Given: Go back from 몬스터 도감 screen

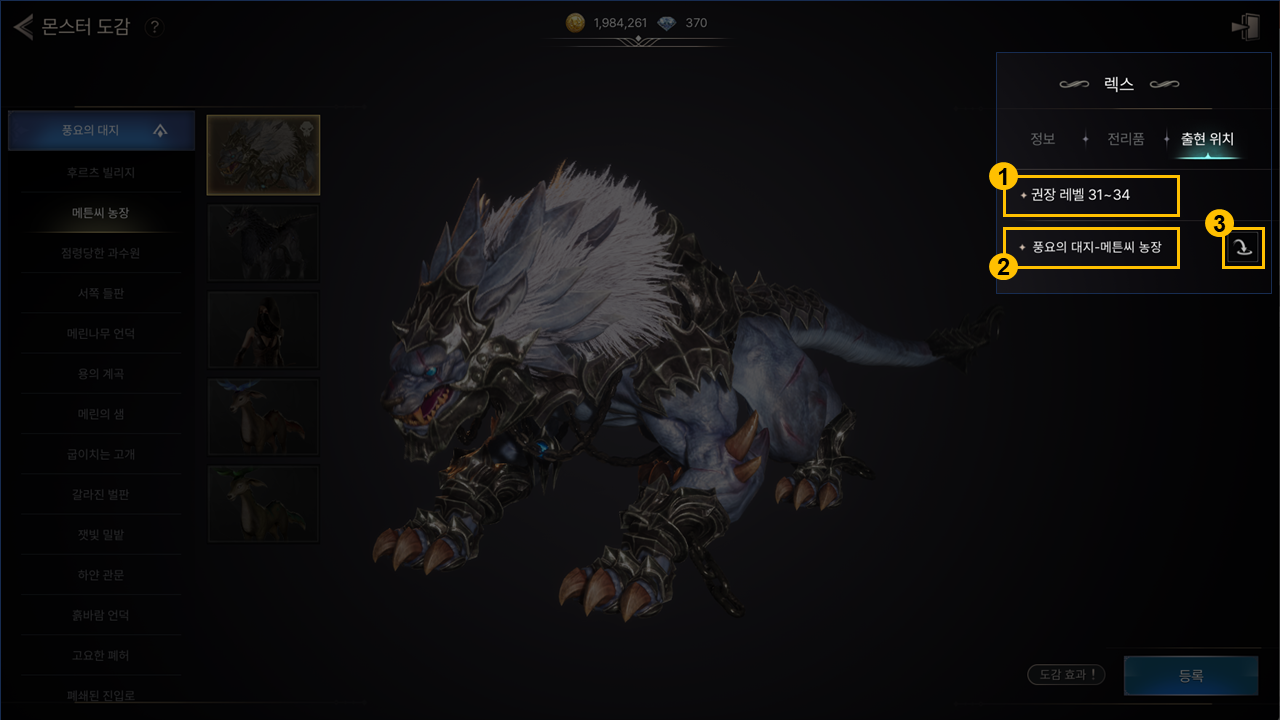Looking at the screenshot, I should 24,27.
